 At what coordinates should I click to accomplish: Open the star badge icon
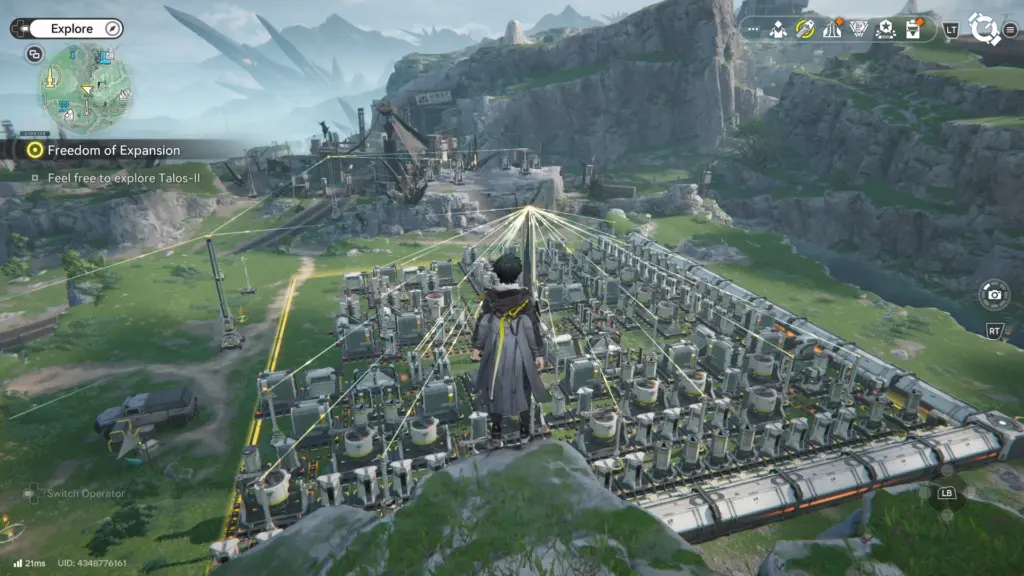click(885, 29)
